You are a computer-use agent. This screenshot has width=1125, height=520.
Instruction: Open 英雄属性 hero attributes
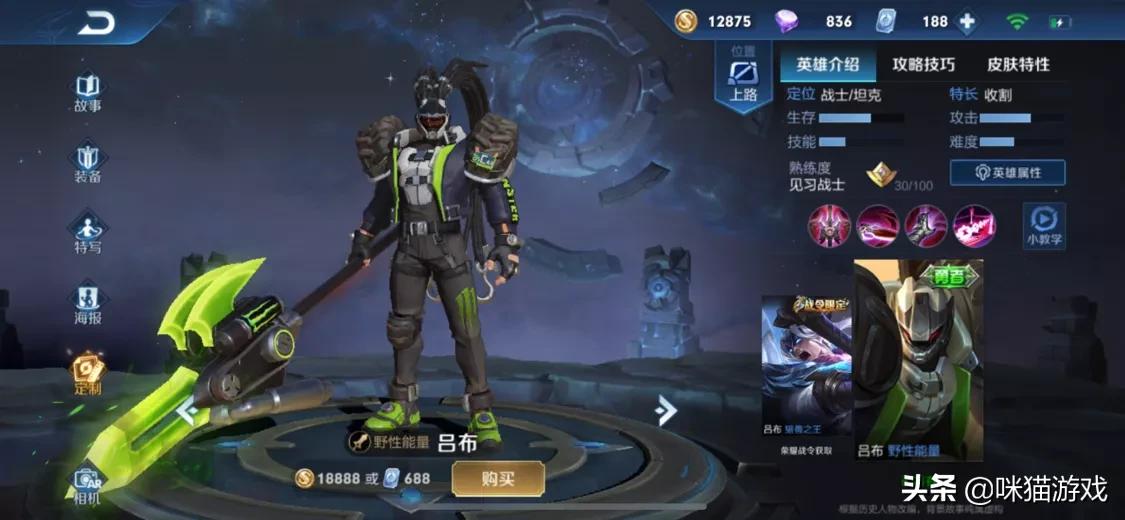tap(1006, 173)
